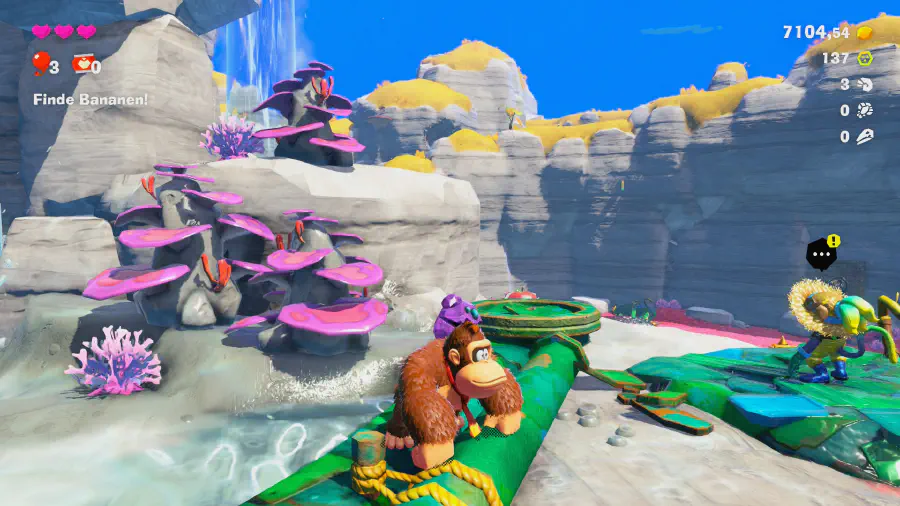The width and height of the screenshot is (900, 506).
Task: Select the green hexagon chip icon
Action: coord(865,59)
